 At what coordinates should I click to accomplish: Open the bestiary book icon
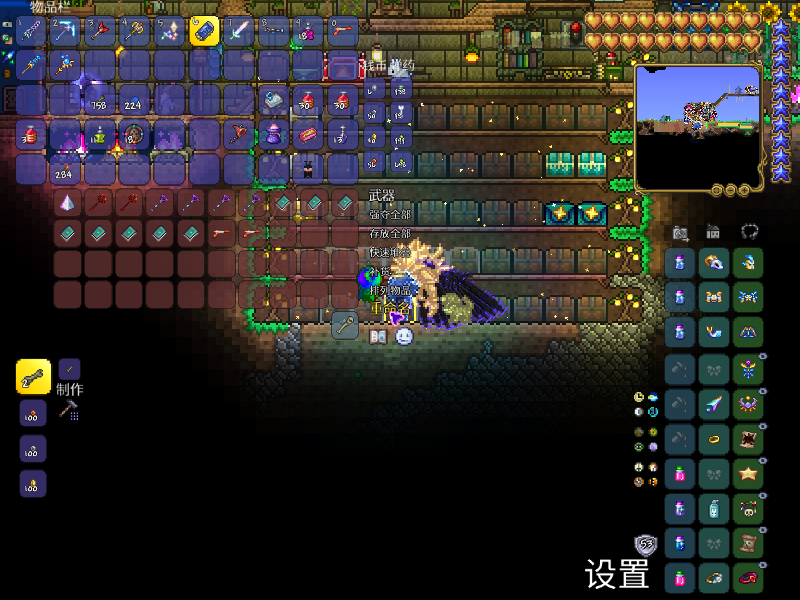[378, 337]
